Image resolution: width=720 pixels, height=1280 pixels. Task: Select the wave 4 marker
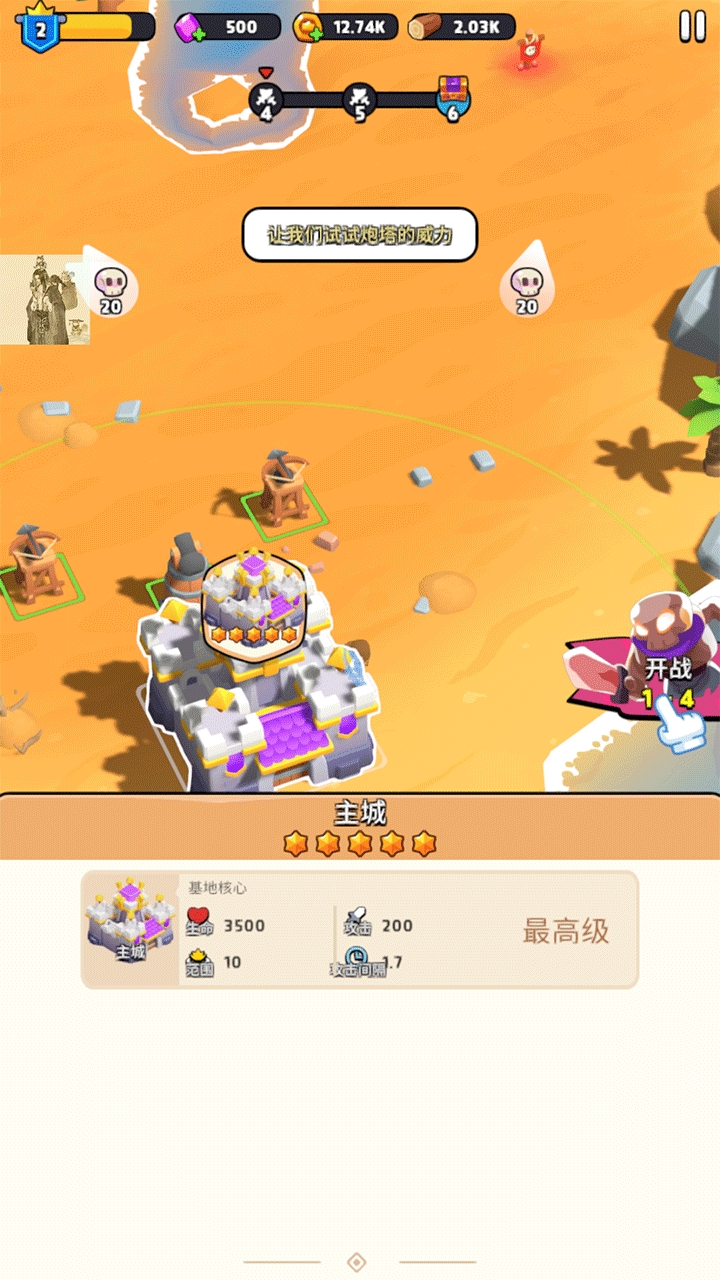(x=266, y=99)
